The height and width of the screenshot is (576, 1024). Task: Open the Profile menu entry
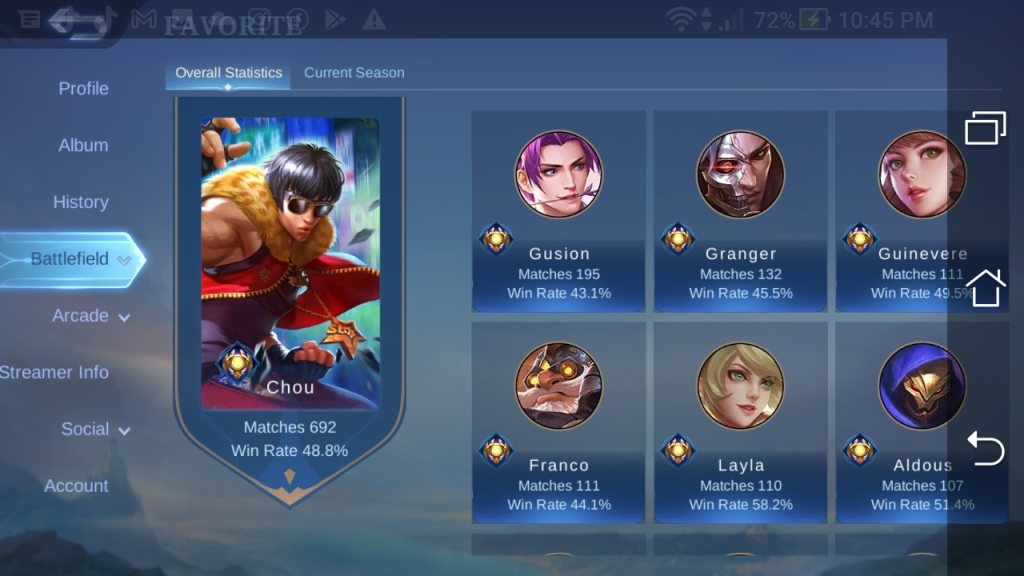tap(83, 89)
